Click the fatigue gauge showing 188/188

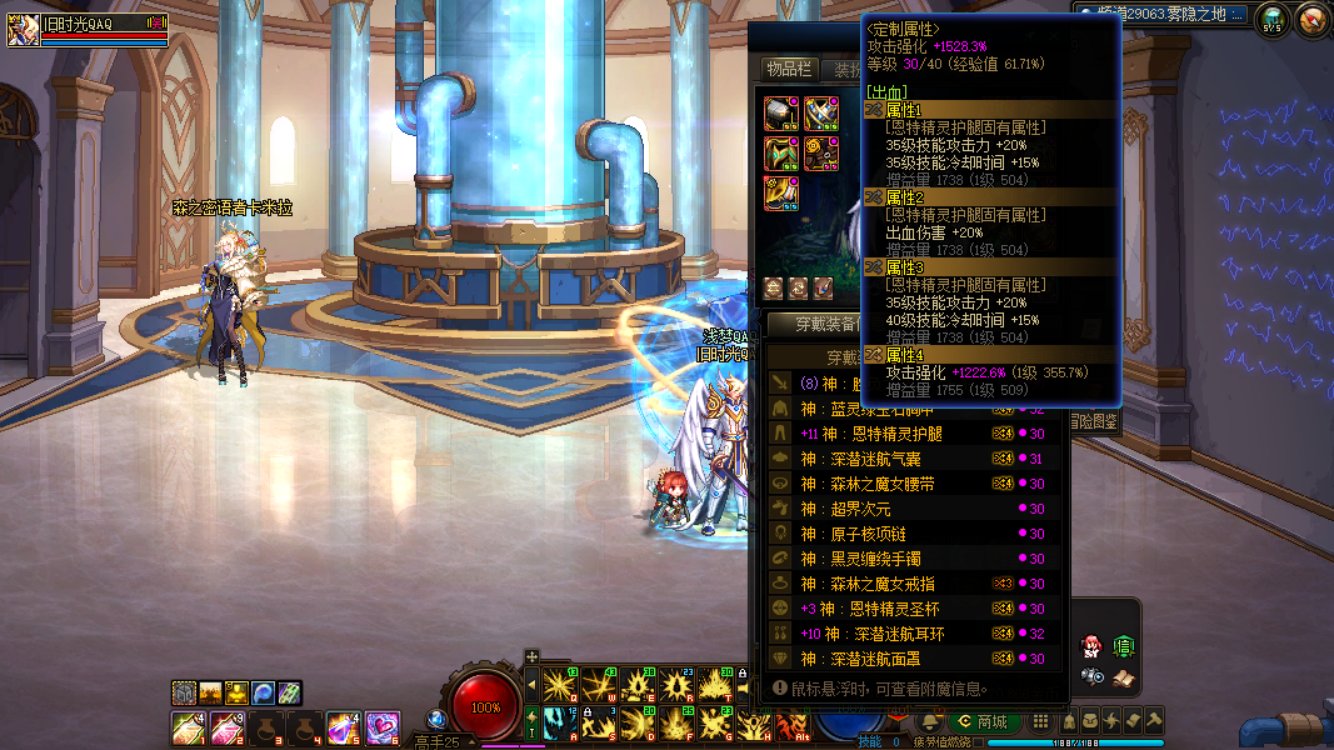(x=1075, y=742)
